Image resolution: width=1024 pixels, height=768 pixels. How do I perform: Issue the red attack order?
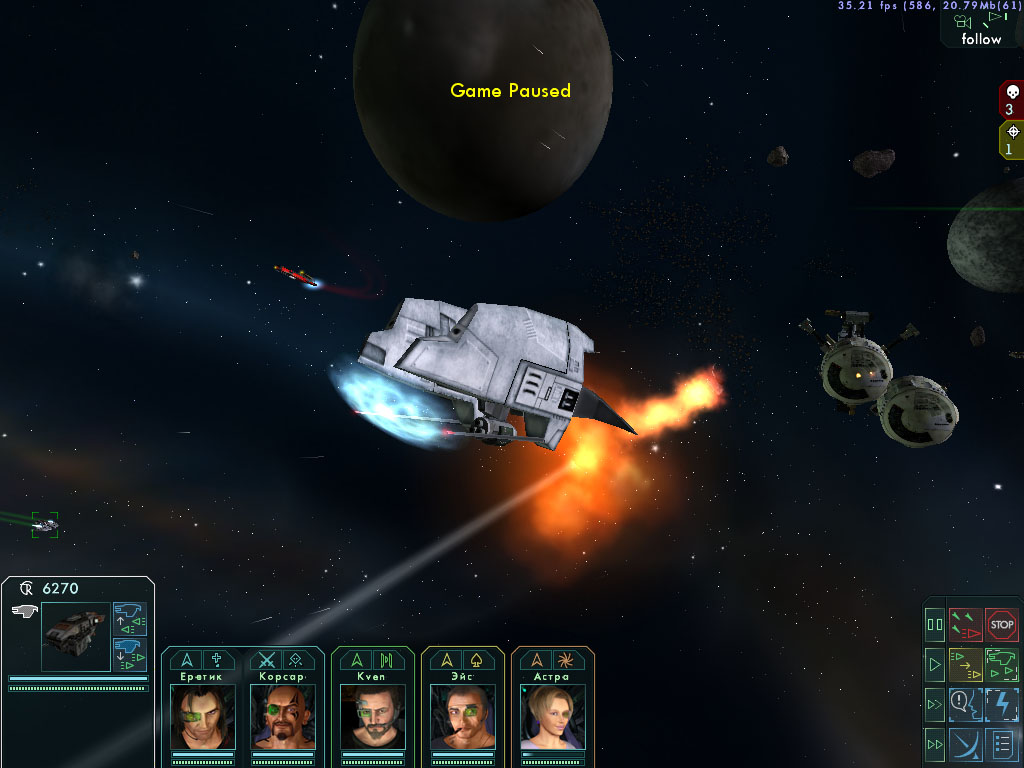click(965, 625)
